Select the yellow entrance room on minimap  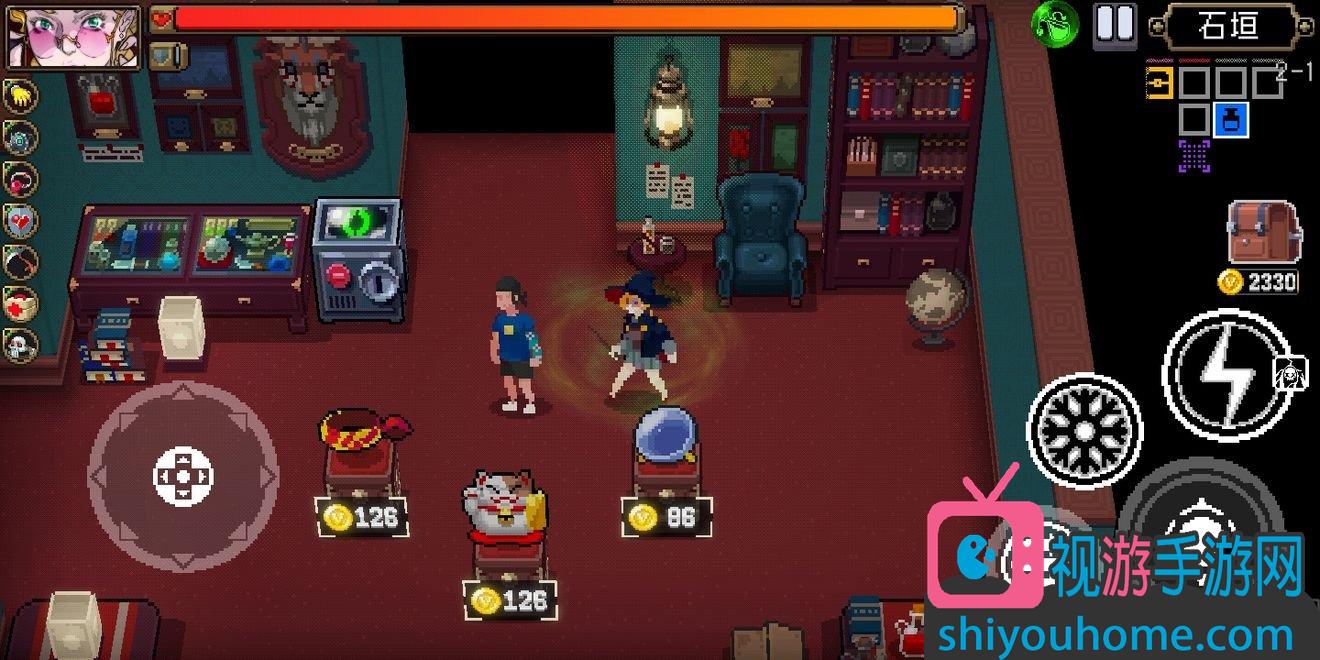(x=1159, y=83)
